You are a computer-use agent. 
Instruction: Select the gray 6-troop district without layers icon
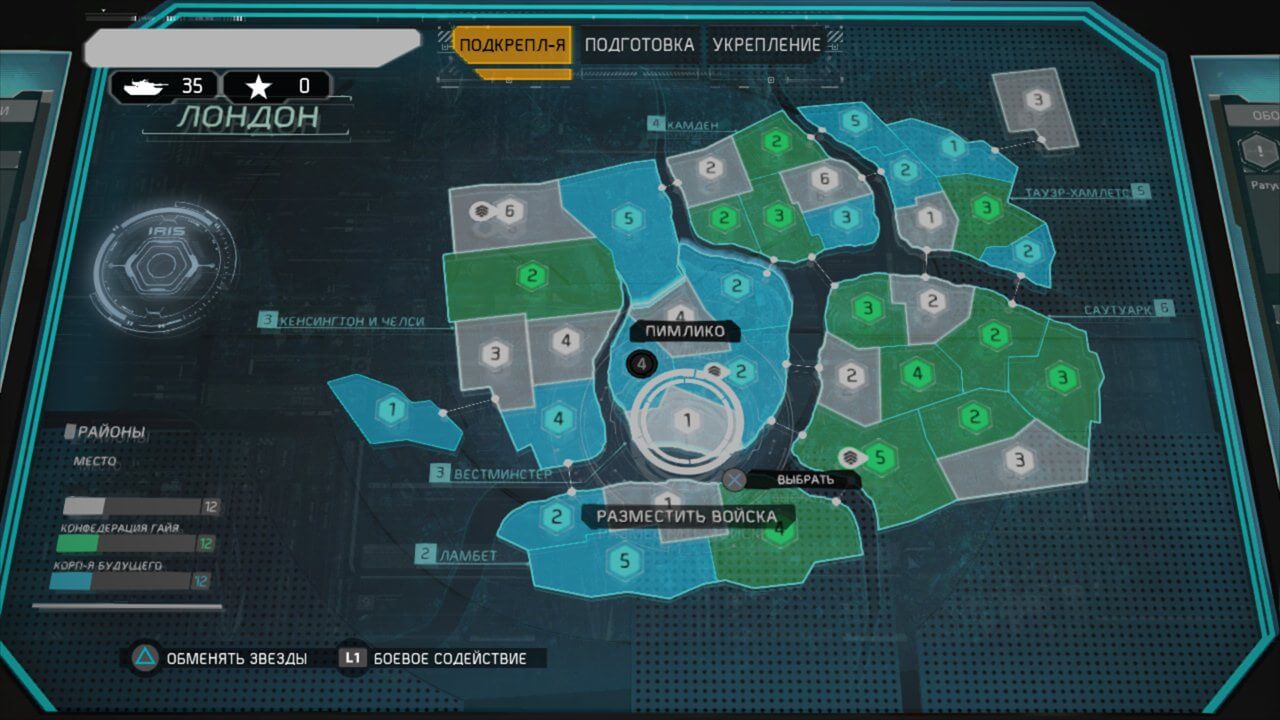coord(825,180)
